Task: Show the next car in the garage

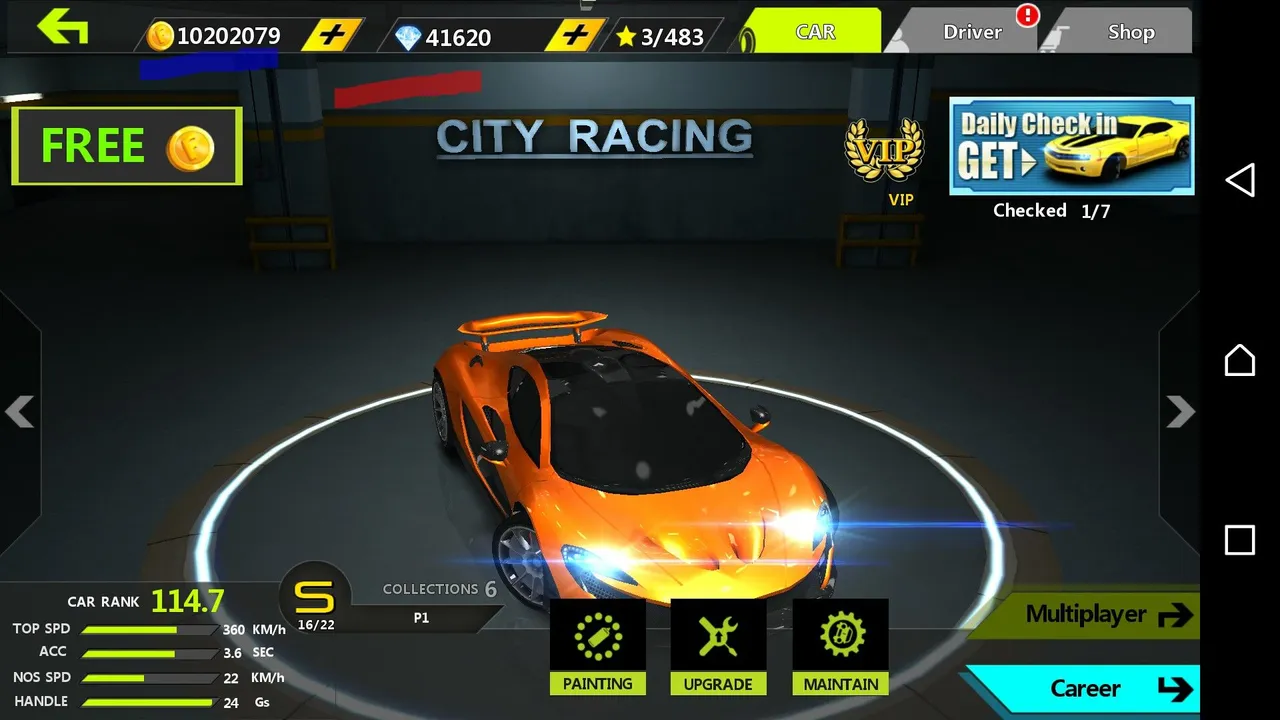Action: pyautogui.click(x=1180, y=411)
